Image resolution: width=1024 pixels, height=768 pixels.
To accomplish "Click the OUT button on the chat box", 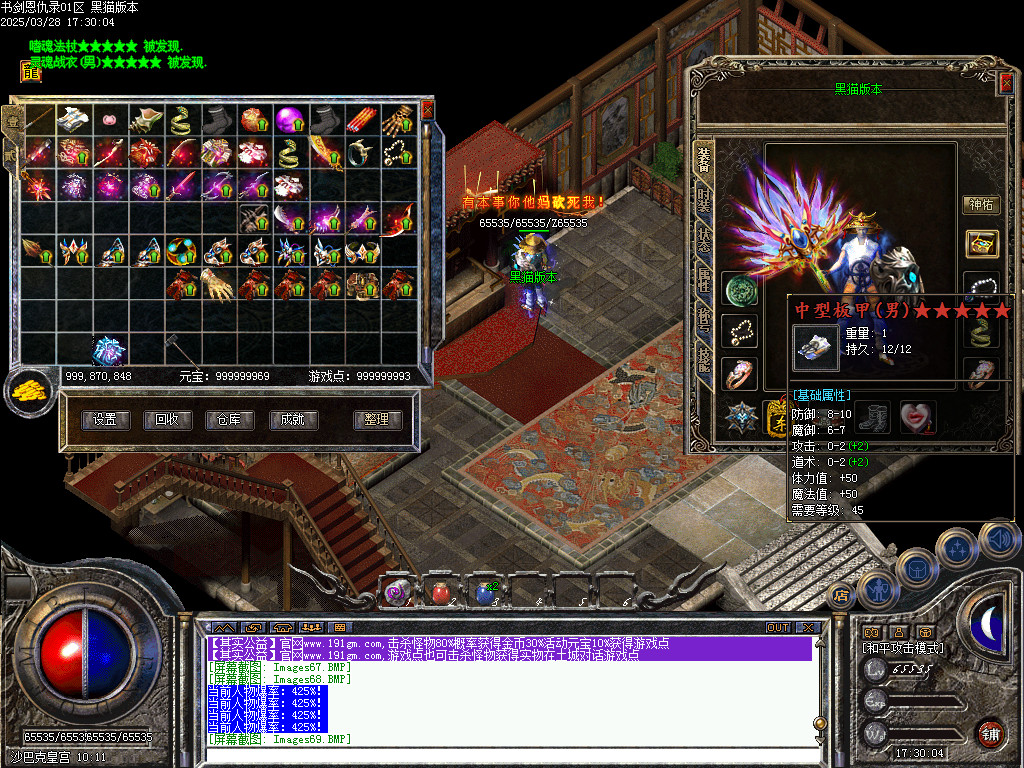I will 778,627.
